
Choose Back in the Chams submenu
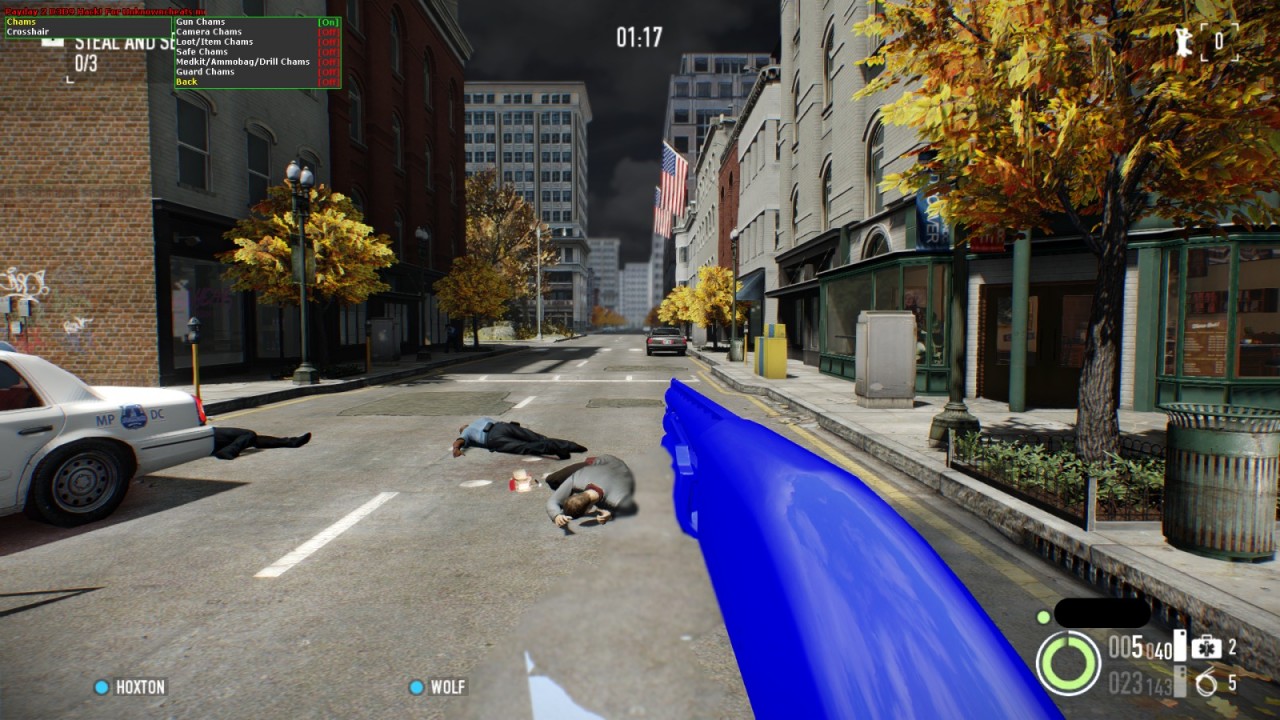tap(187, 82)
